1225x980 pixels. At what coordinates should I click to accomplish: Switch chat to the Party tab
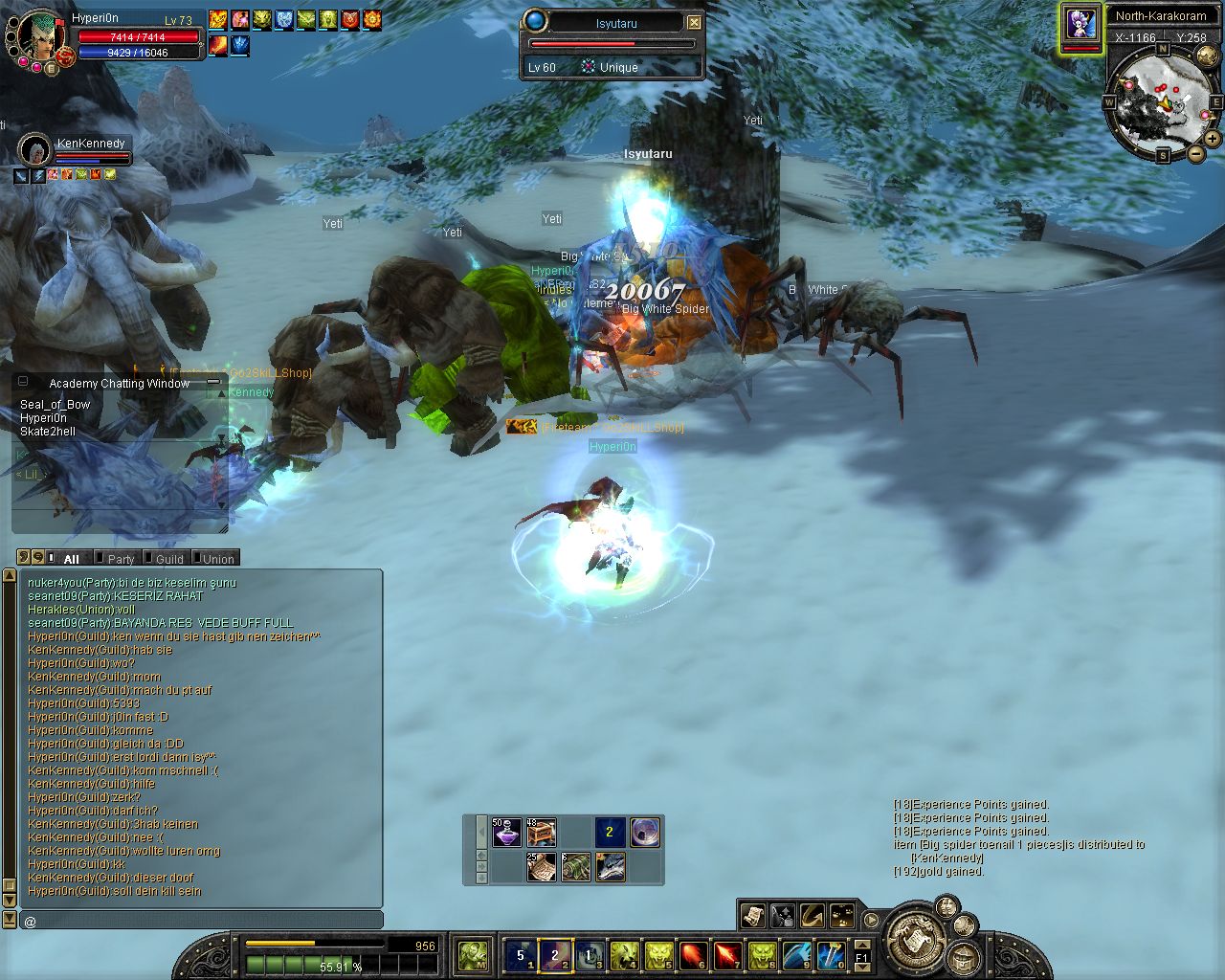(x=121, y=559)
